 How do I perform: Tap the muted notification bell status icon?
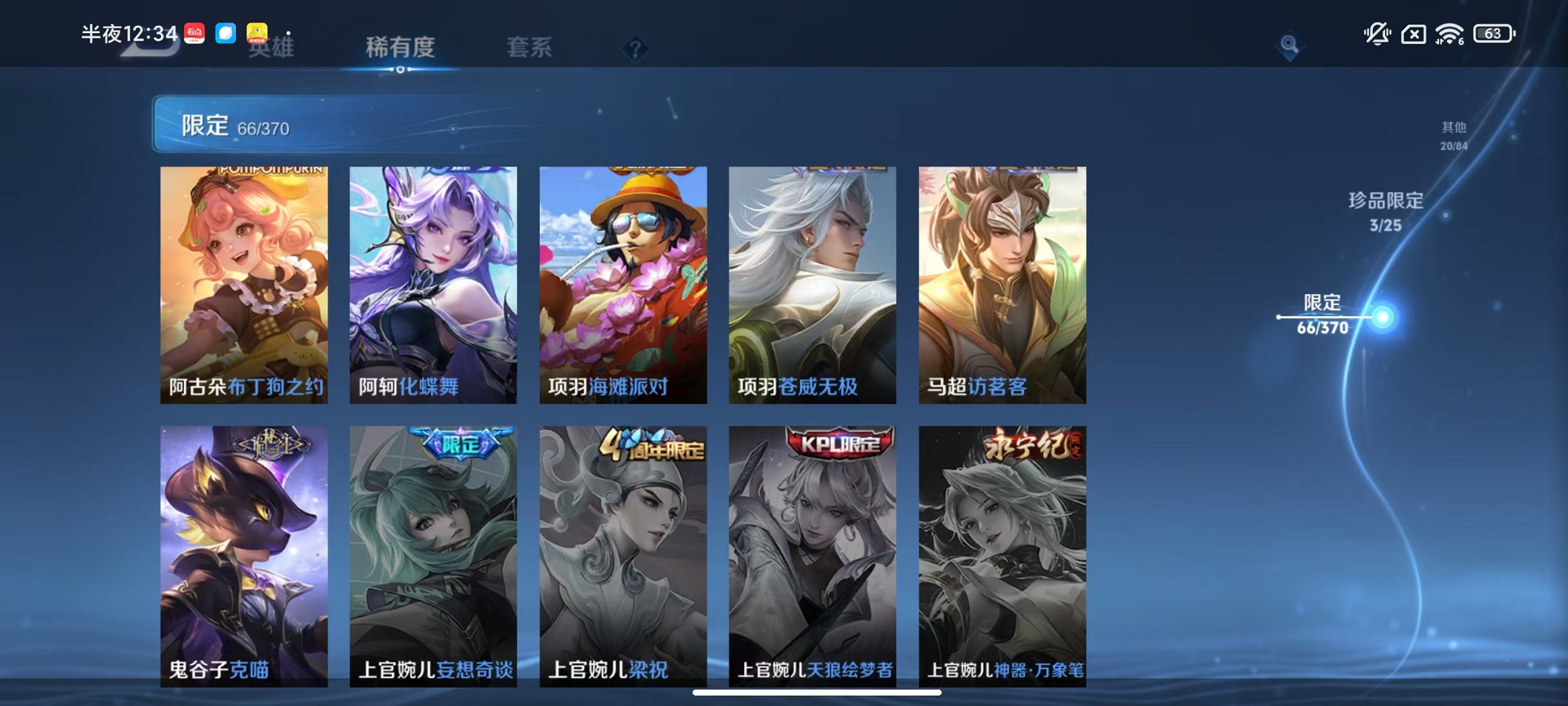coord(1378,32)
